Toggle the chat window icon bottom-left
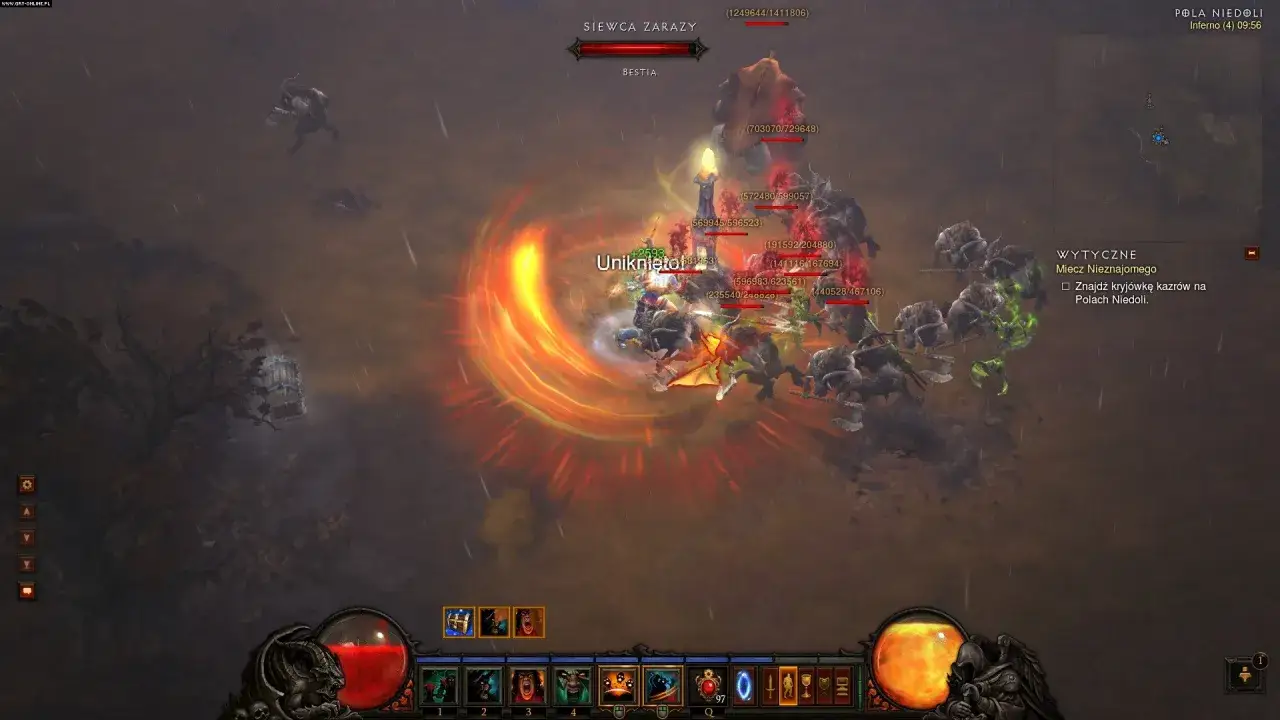This screenshot has height=720, width=1280. click(x=27, y=589)
